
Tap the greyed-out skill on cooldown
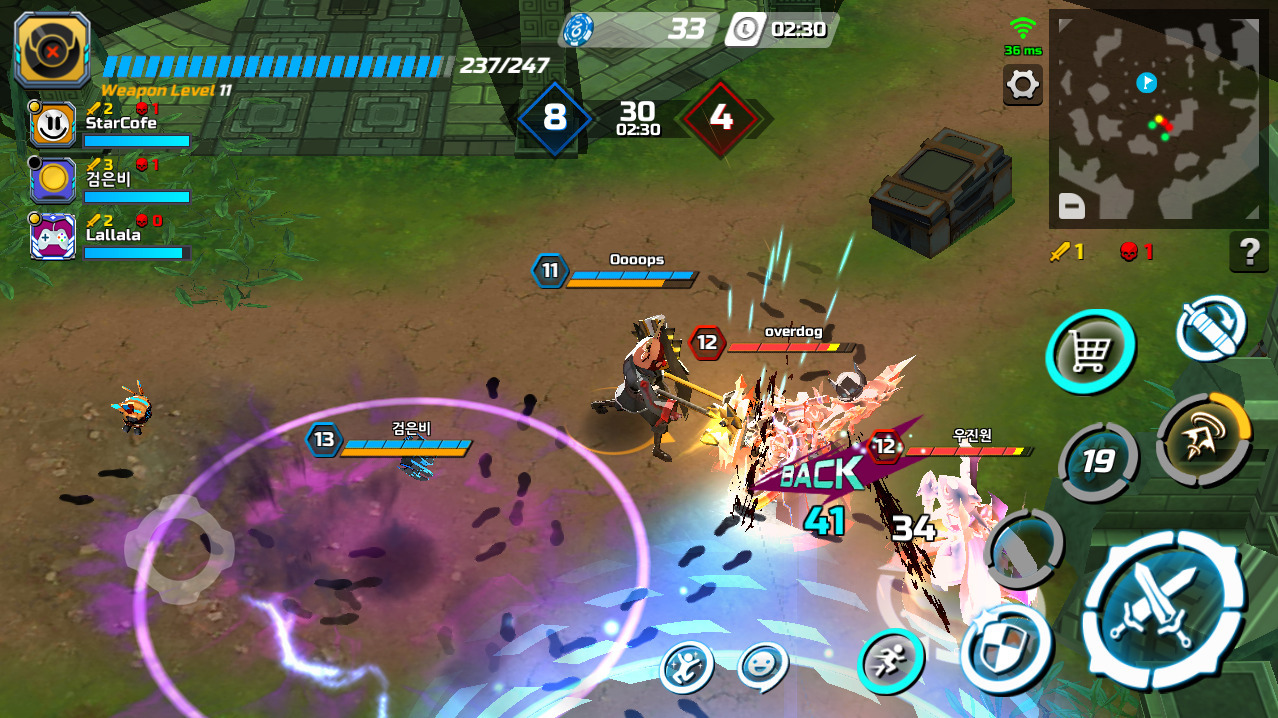coord(1024,548)
